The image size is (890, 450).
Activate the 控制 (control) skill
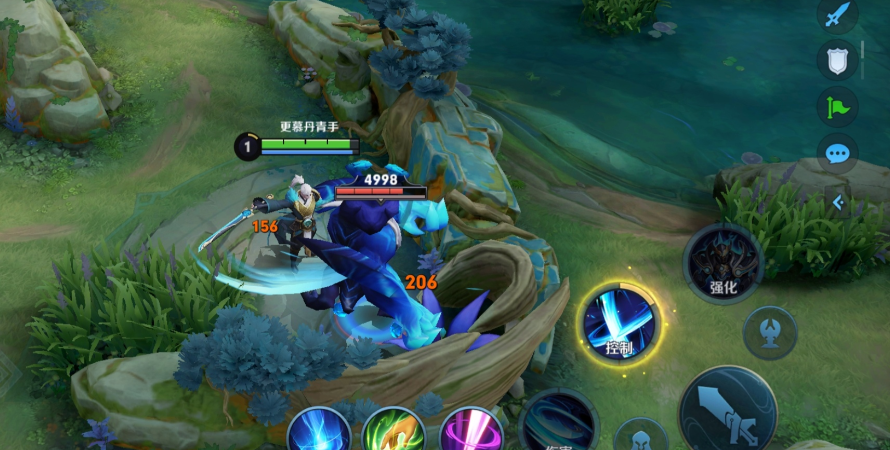[620, 324]
